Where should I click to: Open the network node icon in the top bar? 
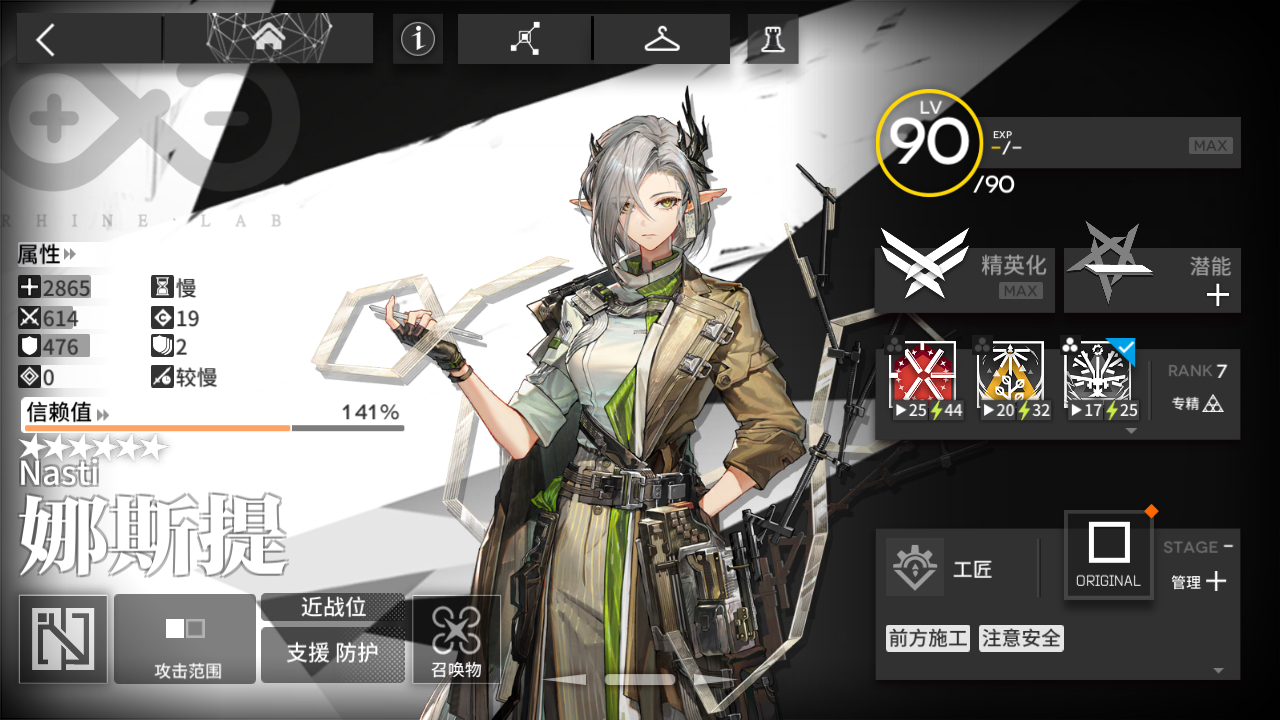(525, 39)
